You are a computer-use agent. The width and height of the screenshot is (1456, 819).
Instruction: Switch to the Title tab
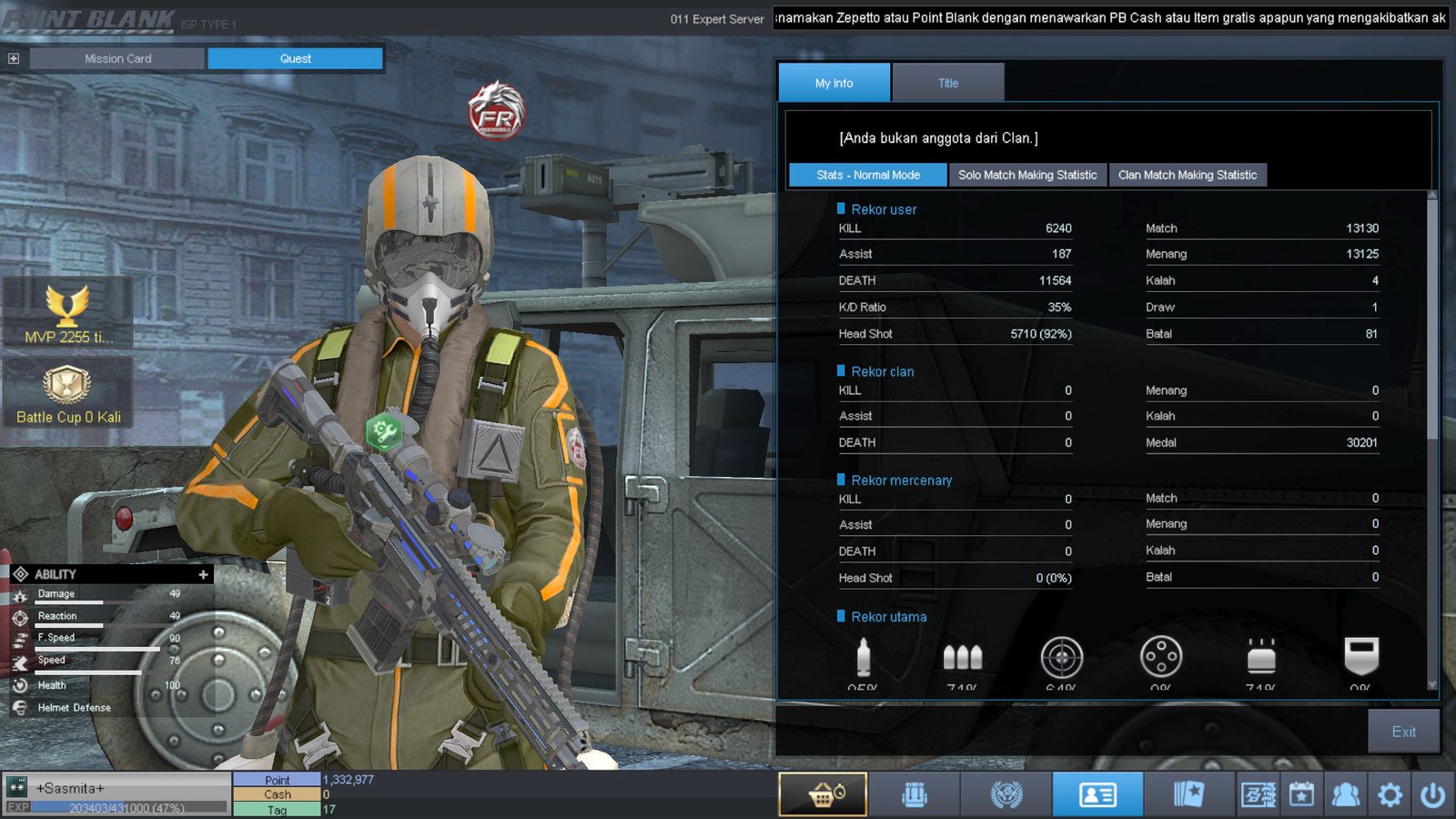[948, 83]
